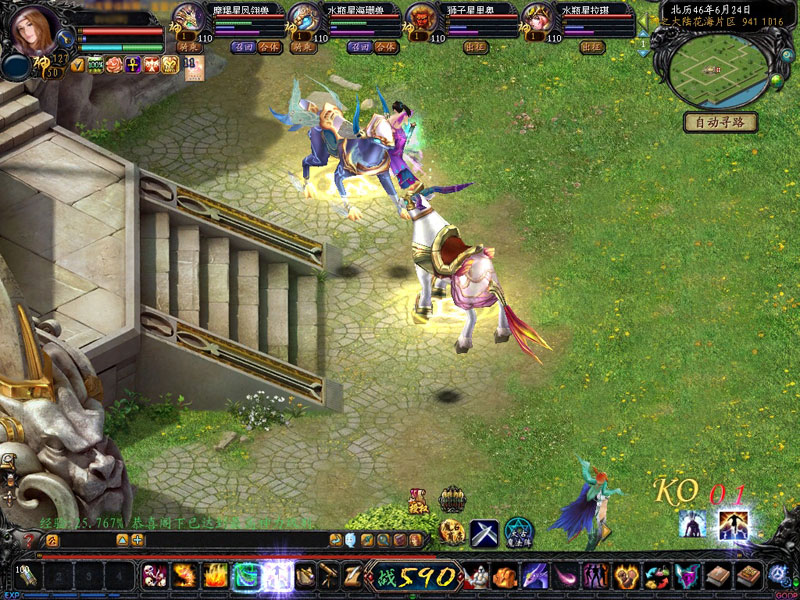Click the green globe button beside the minimap

click(776, 79)
